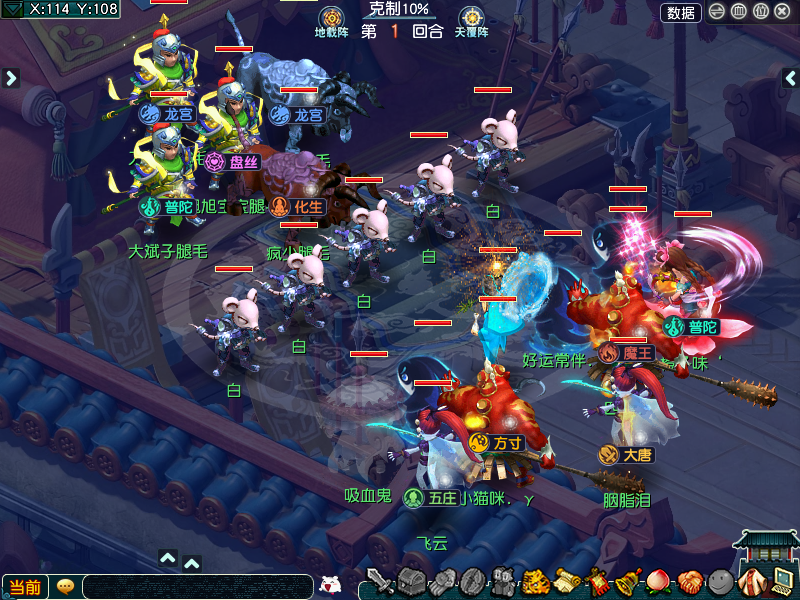Expand the left side panel arrow
This screenshot has width=800, height=600.
point(11,77)
